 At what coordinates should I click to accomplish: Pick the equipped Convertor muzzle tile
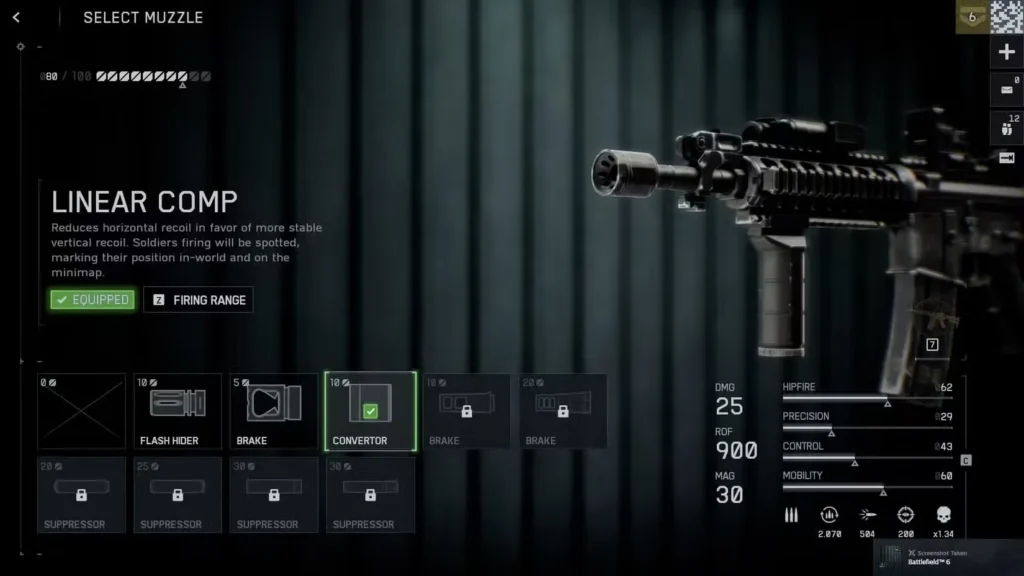click(x=370, y=411)
